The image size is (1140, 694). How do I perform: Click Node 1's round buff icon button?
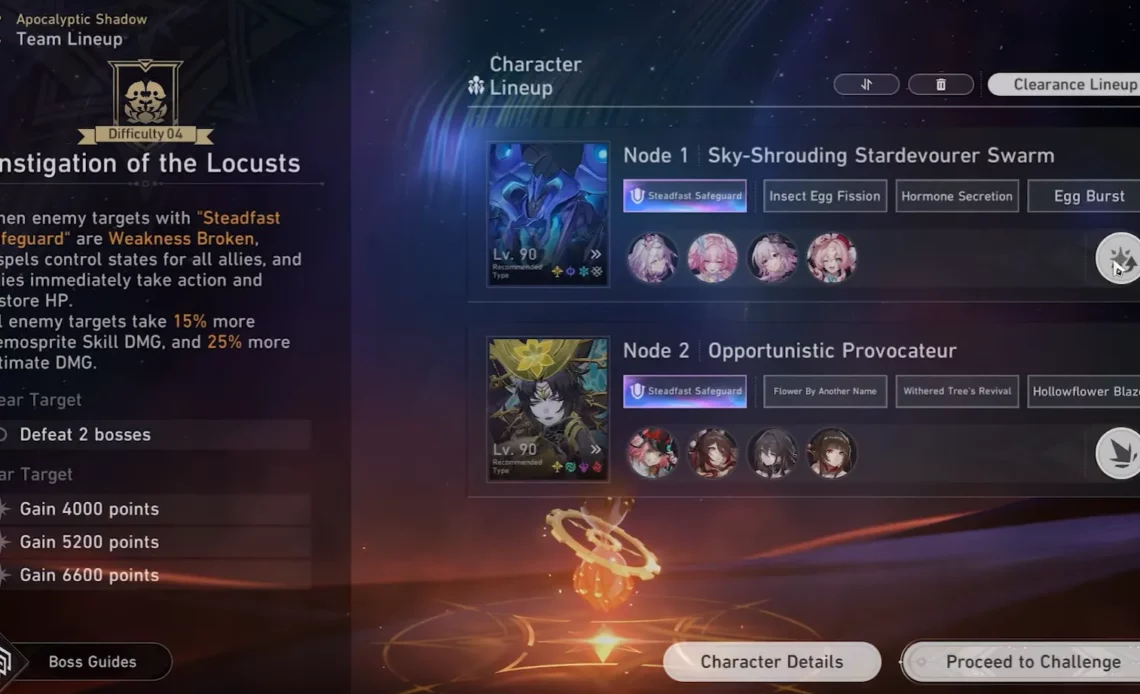click(x=1118, y=258)
